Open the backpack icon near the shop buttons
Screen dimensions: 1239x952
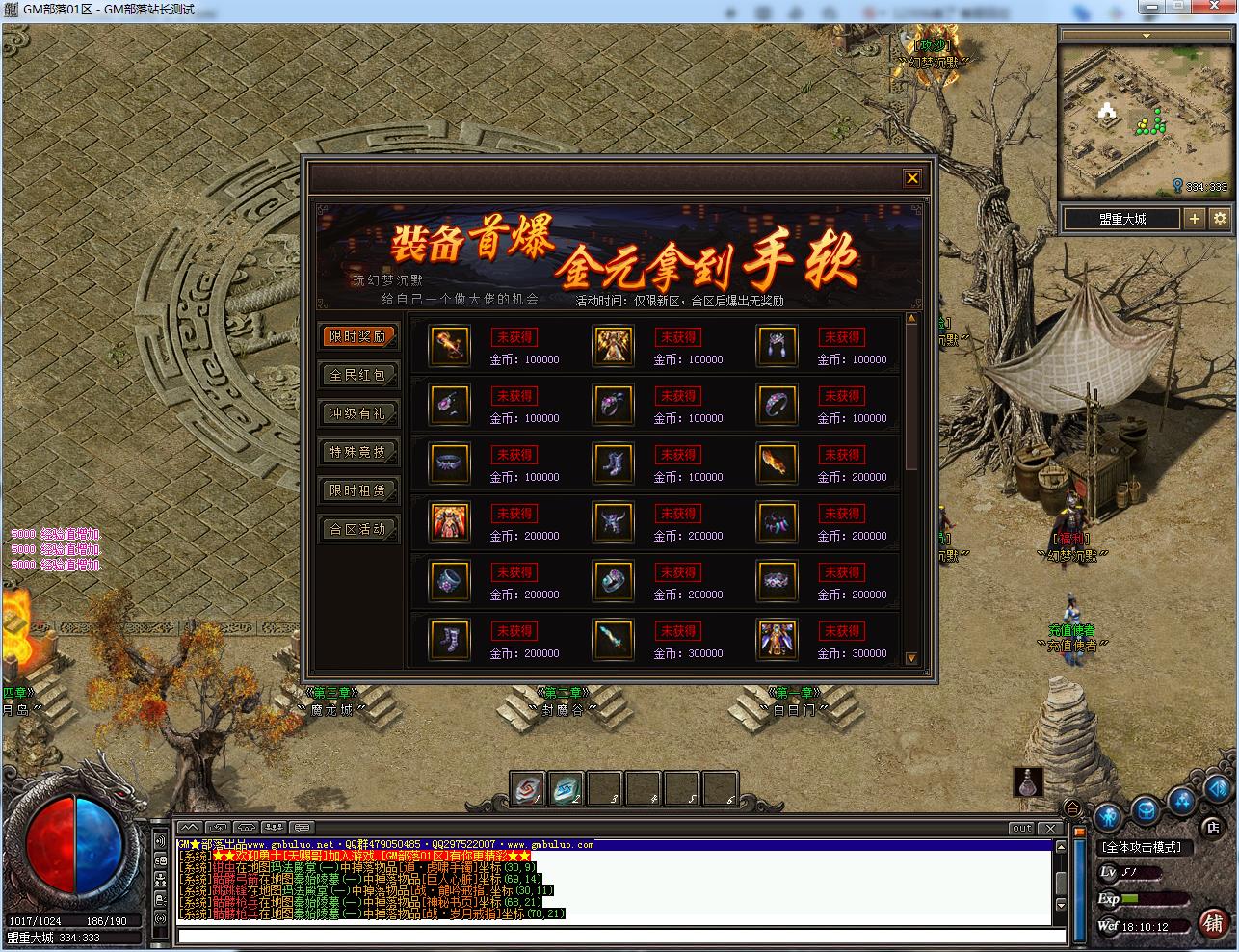(1147, 809)
